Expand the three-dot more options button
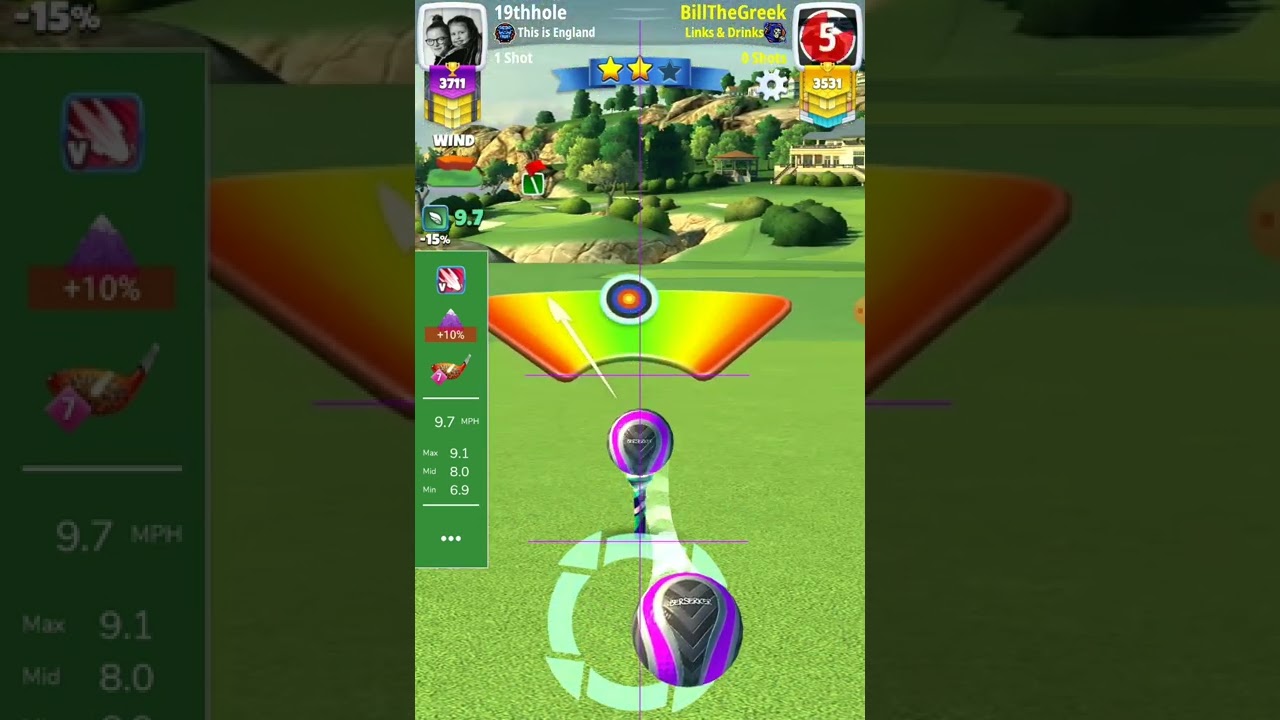1280x720 pixels. pos(451,538)
